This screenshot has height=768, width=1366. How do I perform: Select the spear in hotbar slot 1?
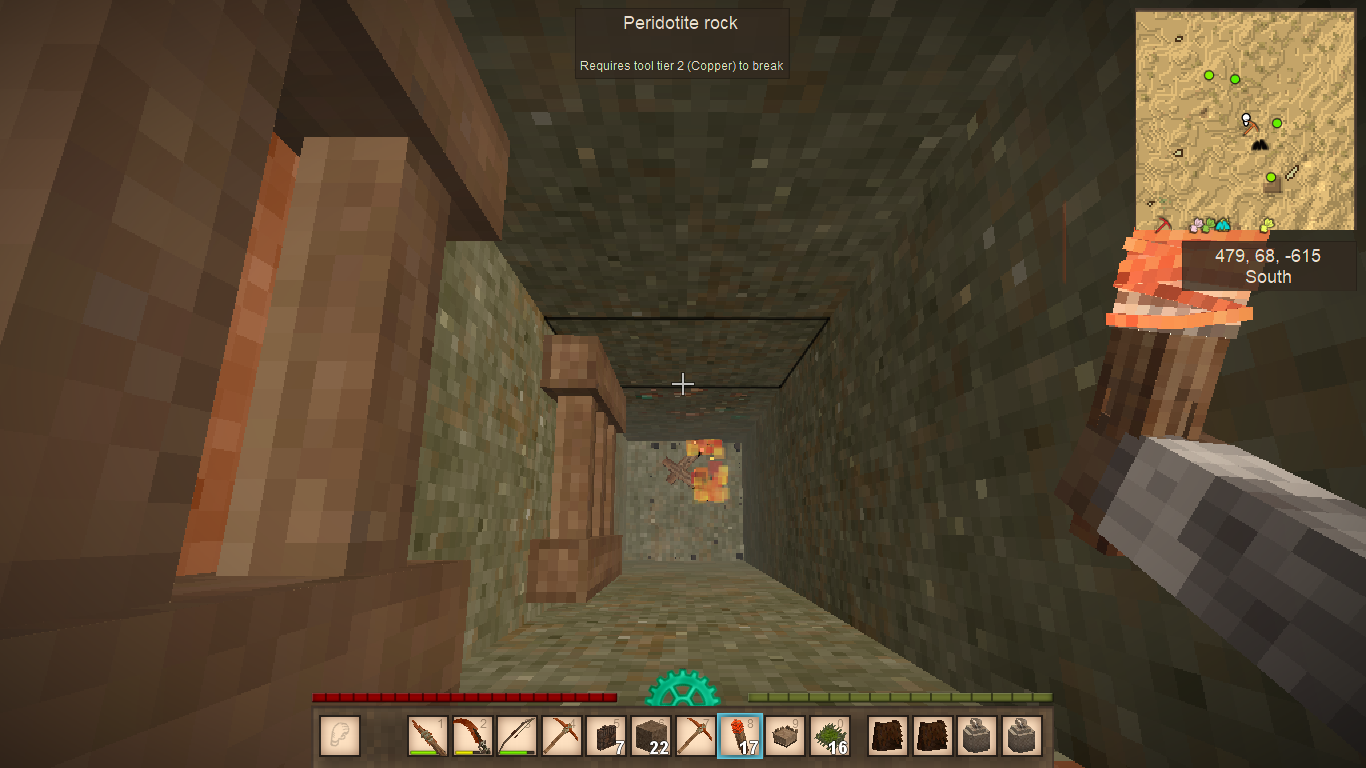(x=428, y=736)
